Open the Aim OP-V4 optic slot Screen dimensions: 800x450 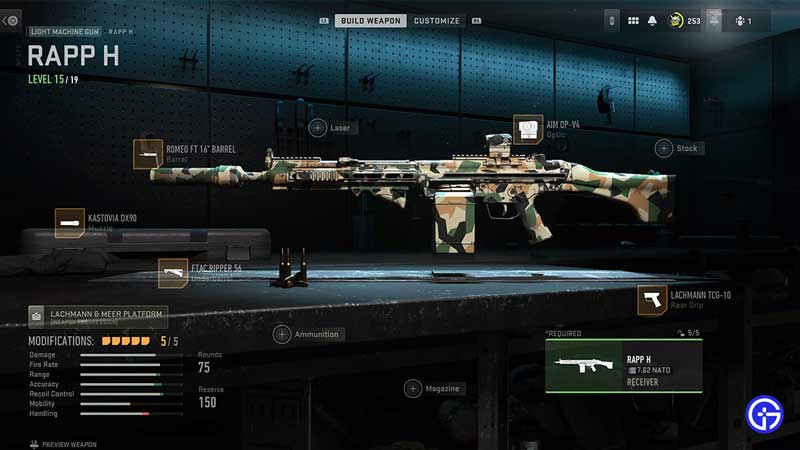click(x=528, y=129)
